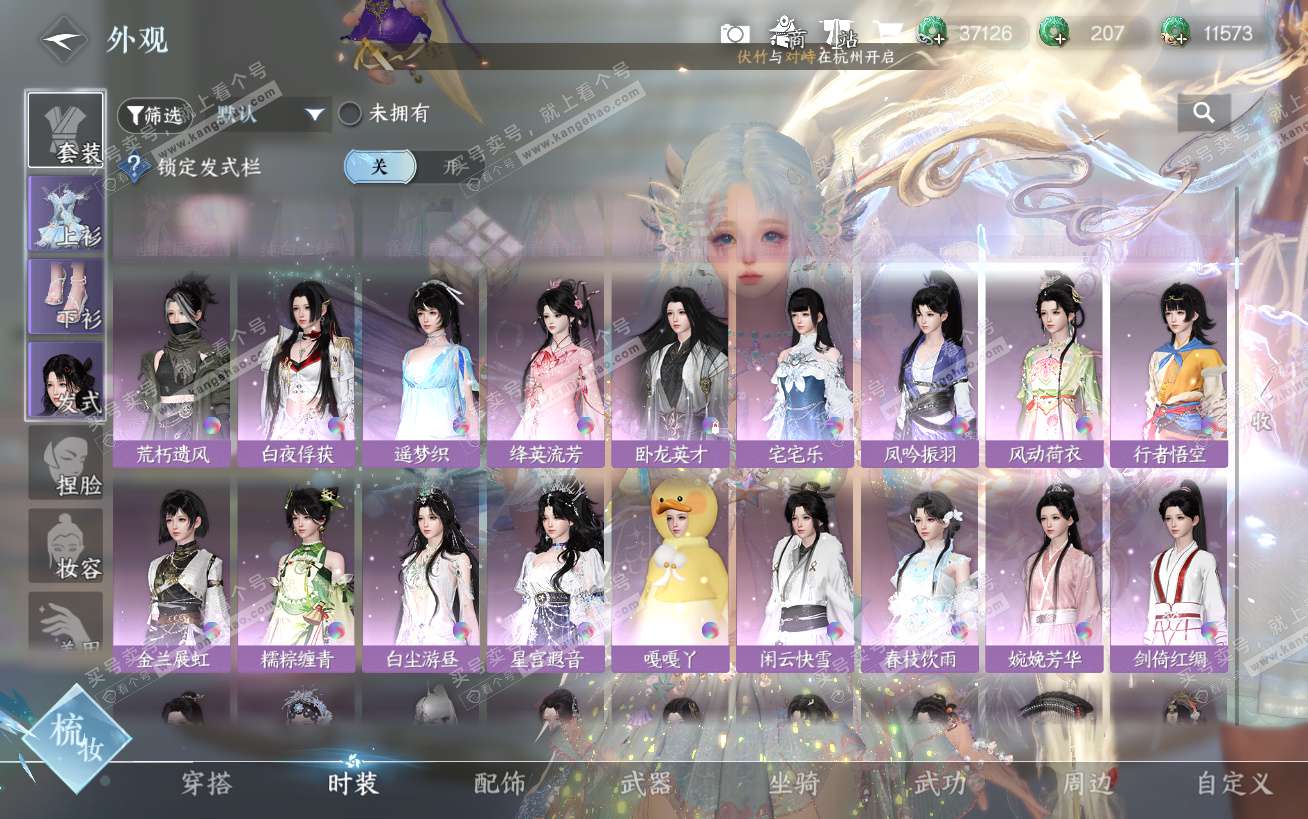1308x819 pixels.
Task: Switch to the 穿搭 bottom tab
Action: [x=207, y=784]
